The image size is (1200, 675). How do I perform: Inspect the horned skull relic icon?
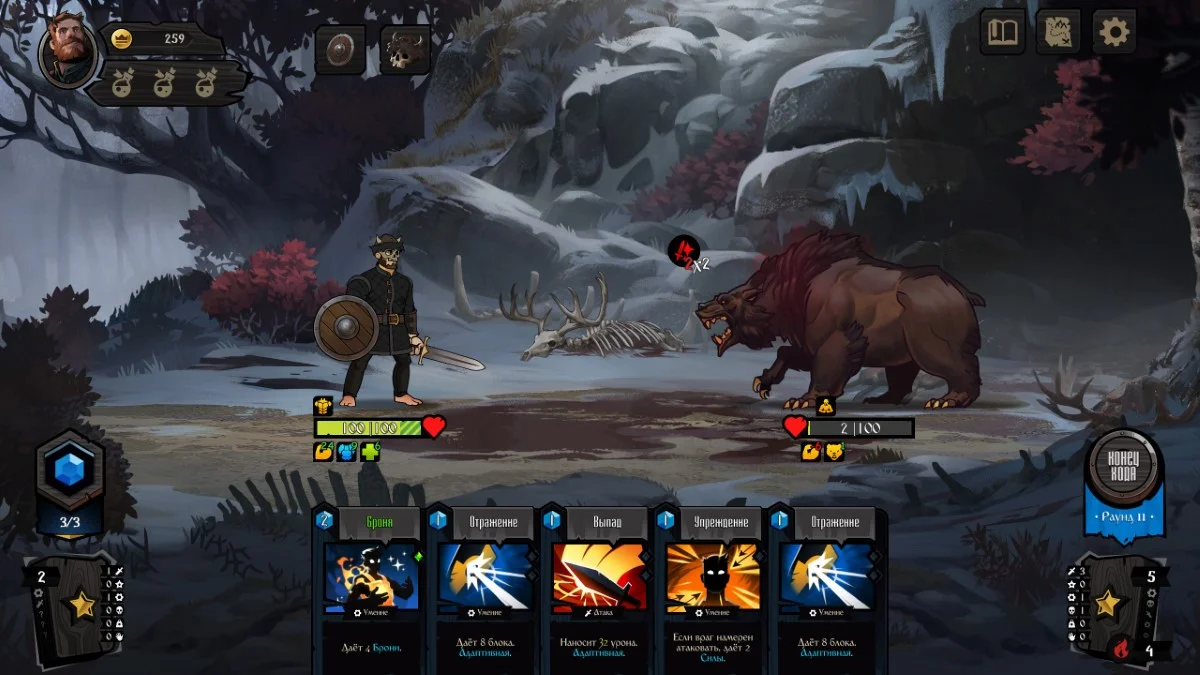coord(405,49)
